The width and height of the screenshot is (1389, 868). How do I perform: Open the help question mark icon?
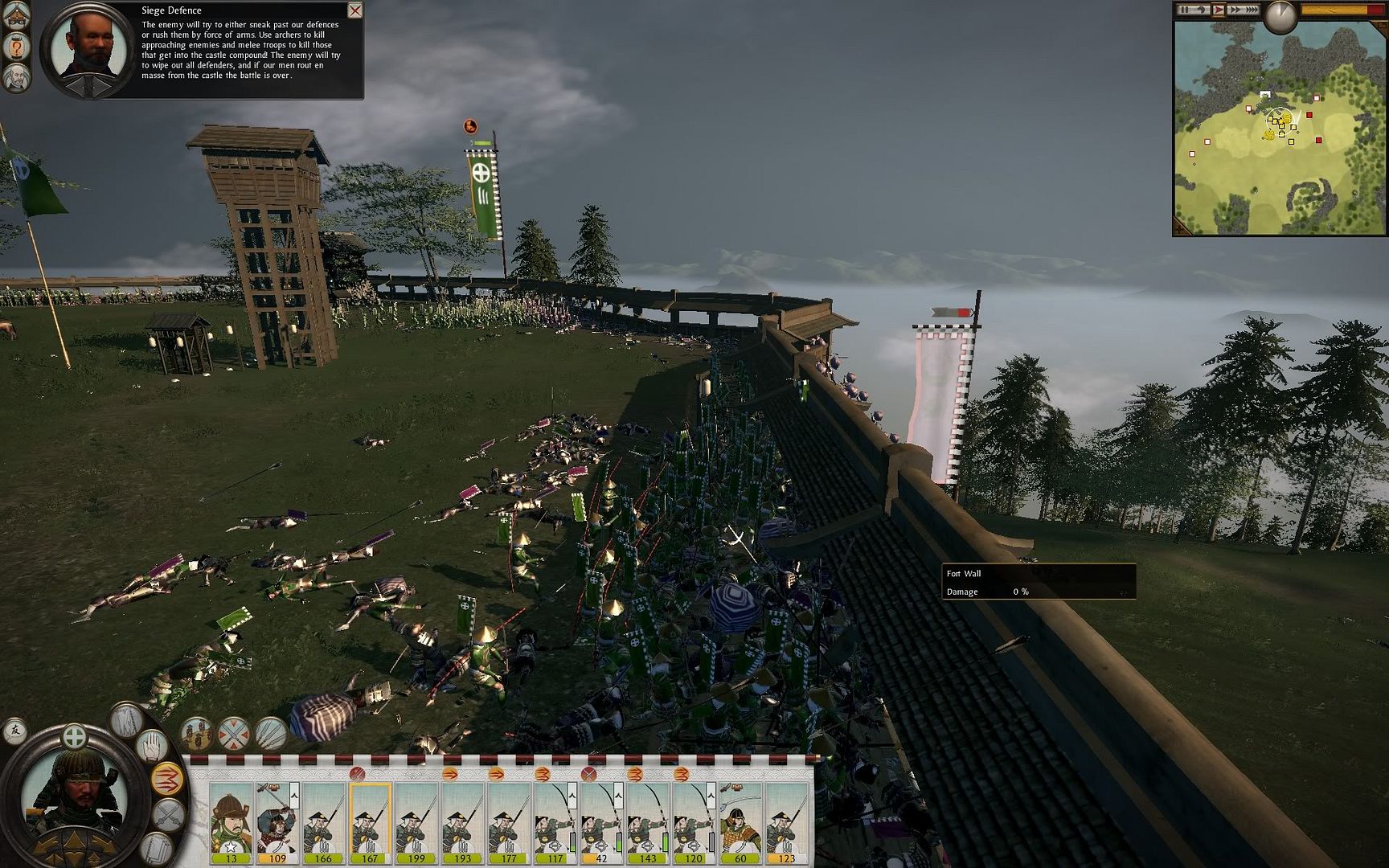point(18,47)
